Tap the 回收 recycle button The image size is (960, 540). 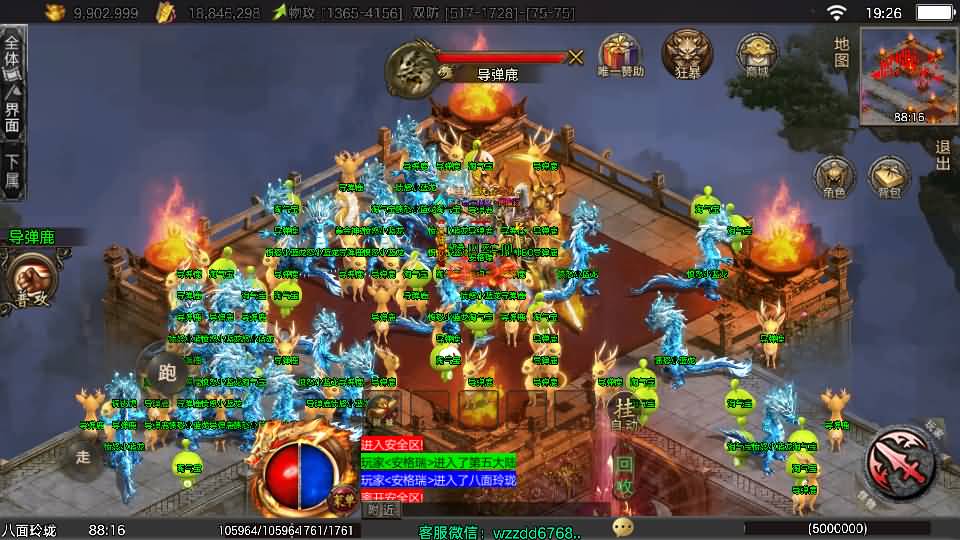click(x=624, y=475)
